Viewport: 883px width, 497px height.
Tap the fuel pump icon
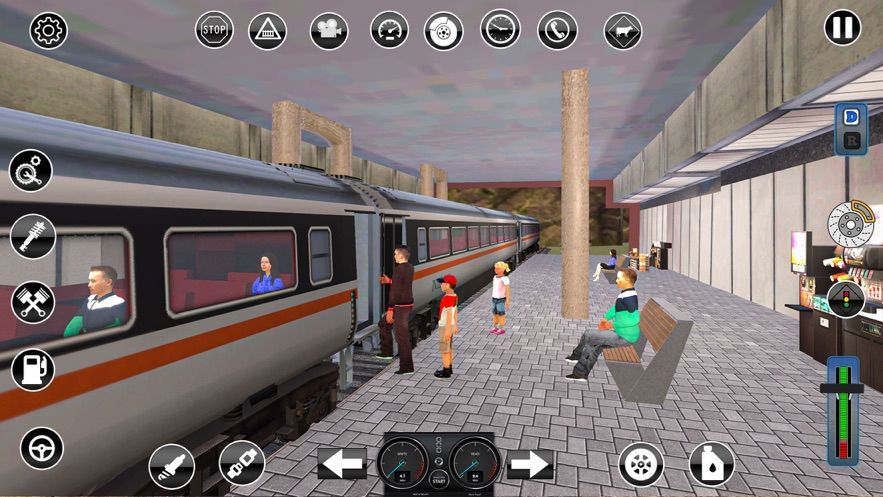32,369
